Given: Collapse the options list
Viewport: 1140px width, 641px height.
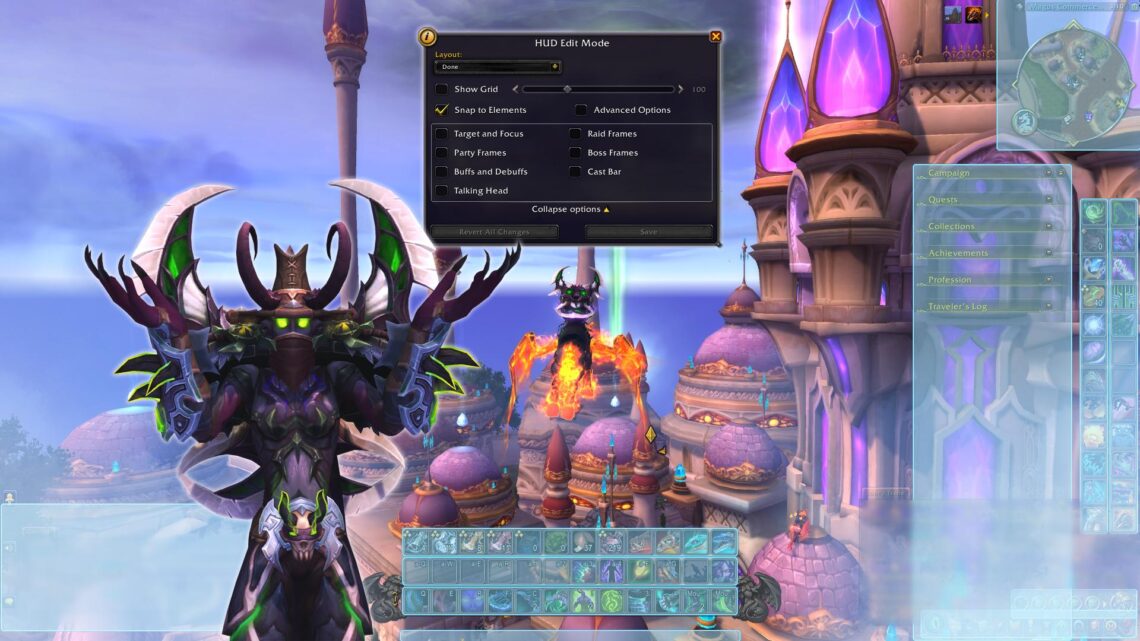Looking at the screenshot, I should tap(570, 210).
